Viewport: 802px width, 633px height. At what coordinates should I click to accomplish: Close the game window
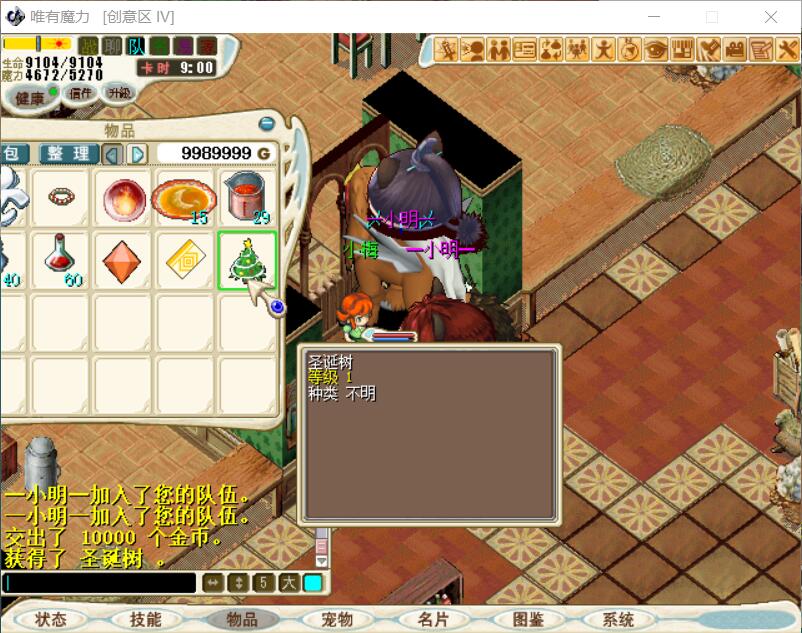[770, 16]
